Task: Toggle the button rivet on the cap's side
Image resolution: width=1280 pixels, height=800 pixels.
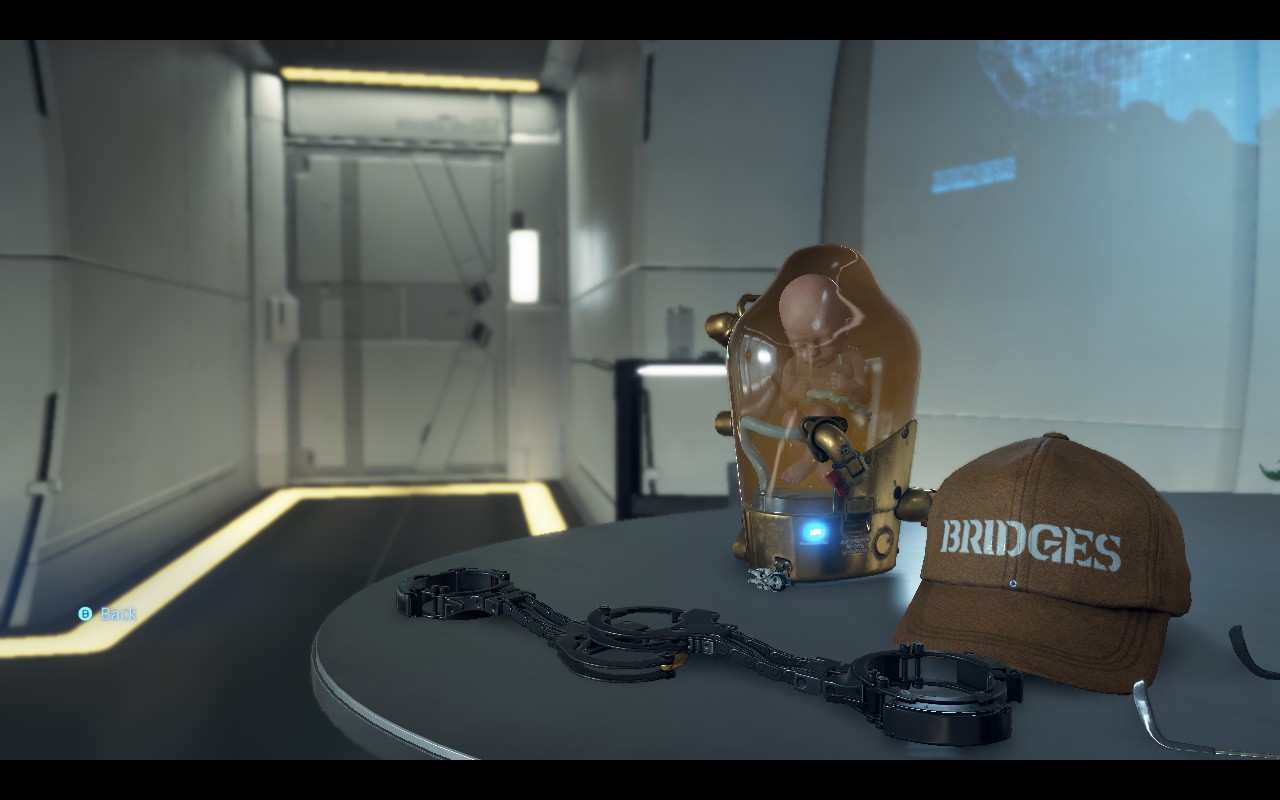Action: click(x=1013, y=583)
